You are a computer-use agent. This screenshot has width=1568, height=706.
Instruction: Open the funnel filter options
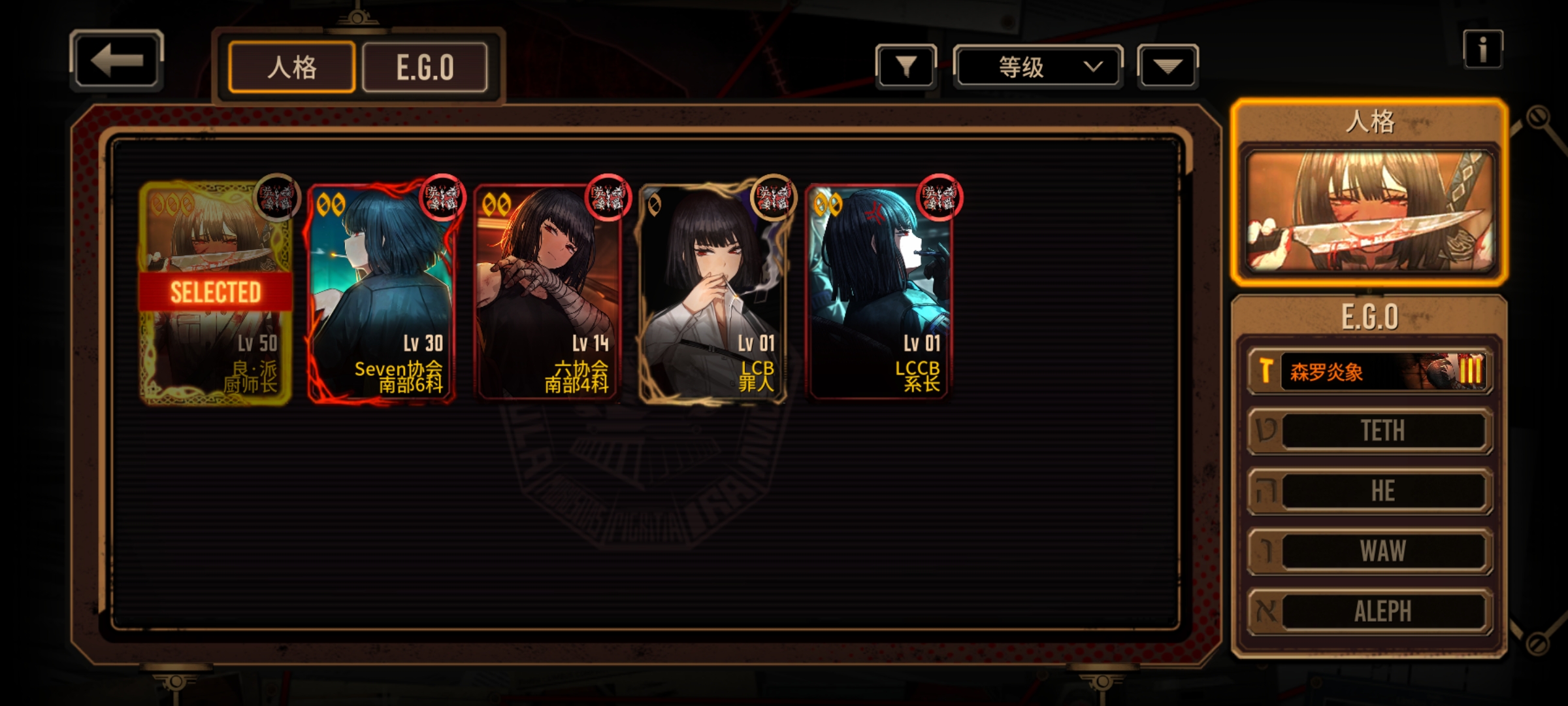click(x=906, y=66)
